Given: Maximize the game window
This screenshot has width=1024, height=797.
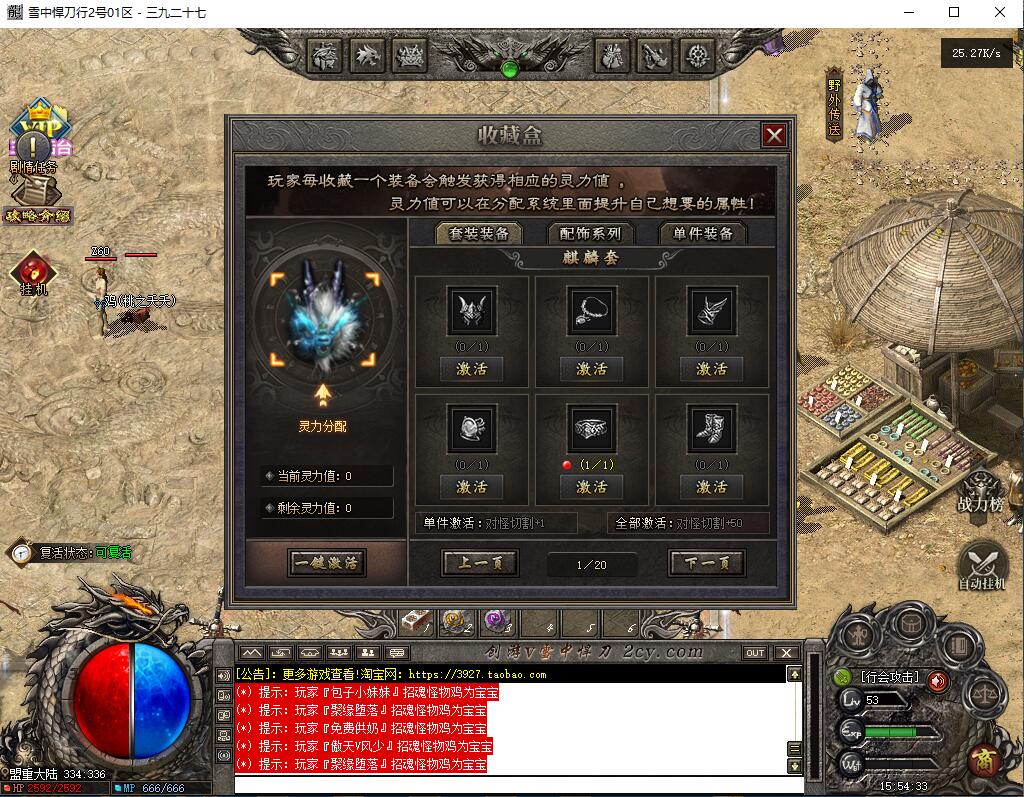Looking at the screenshot, I should pos(953,13).
